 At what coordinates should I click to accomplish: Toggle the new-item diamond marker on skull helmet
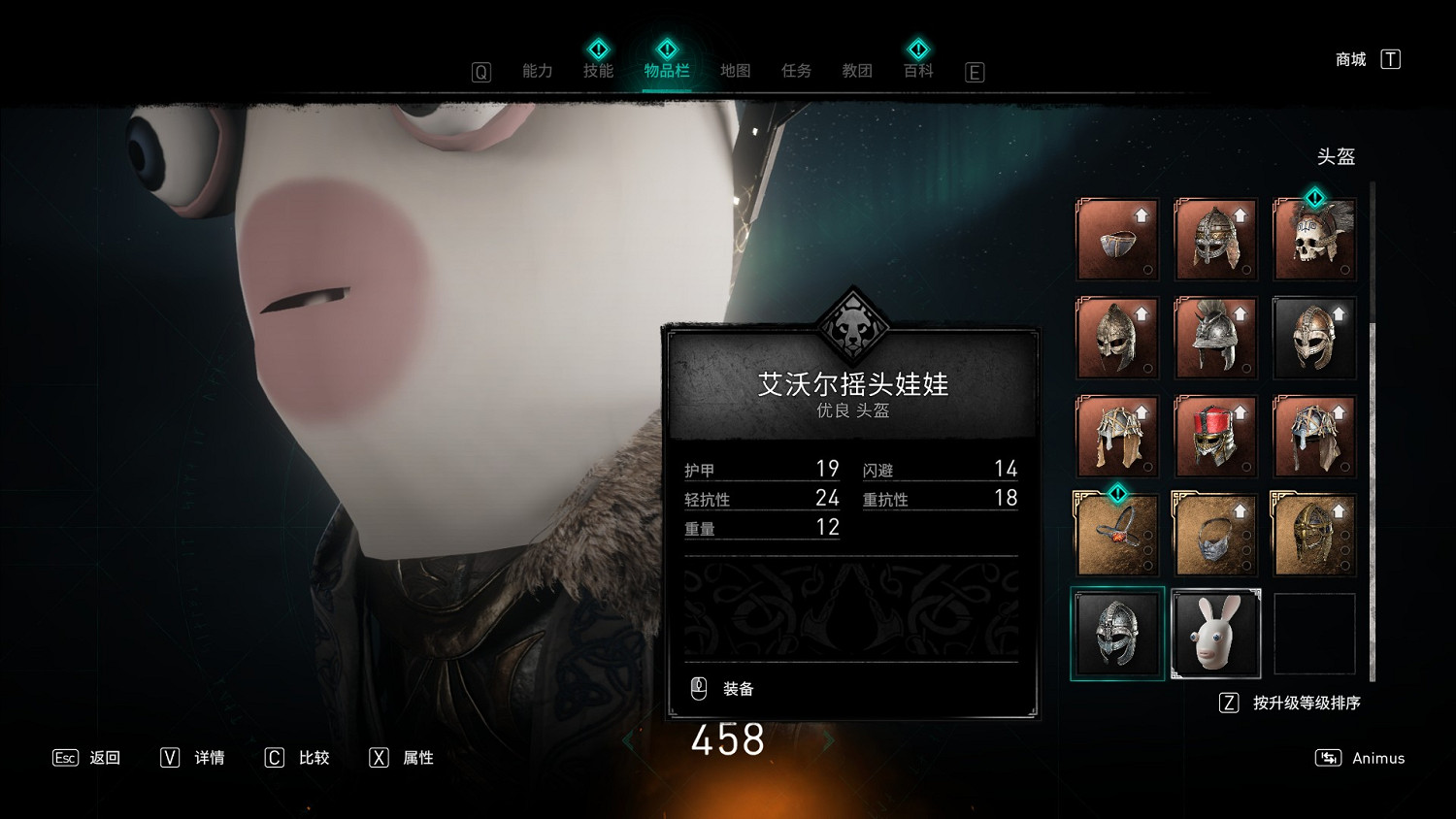tap(1314, 200)
